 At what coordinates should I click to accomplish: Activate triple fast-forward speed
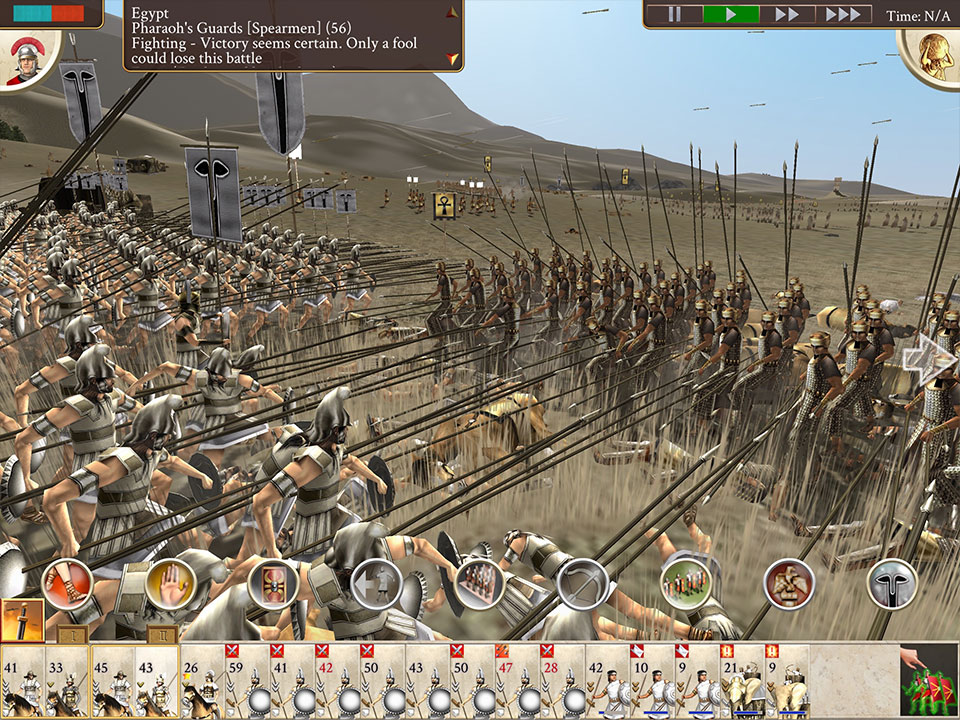[842, 15]
